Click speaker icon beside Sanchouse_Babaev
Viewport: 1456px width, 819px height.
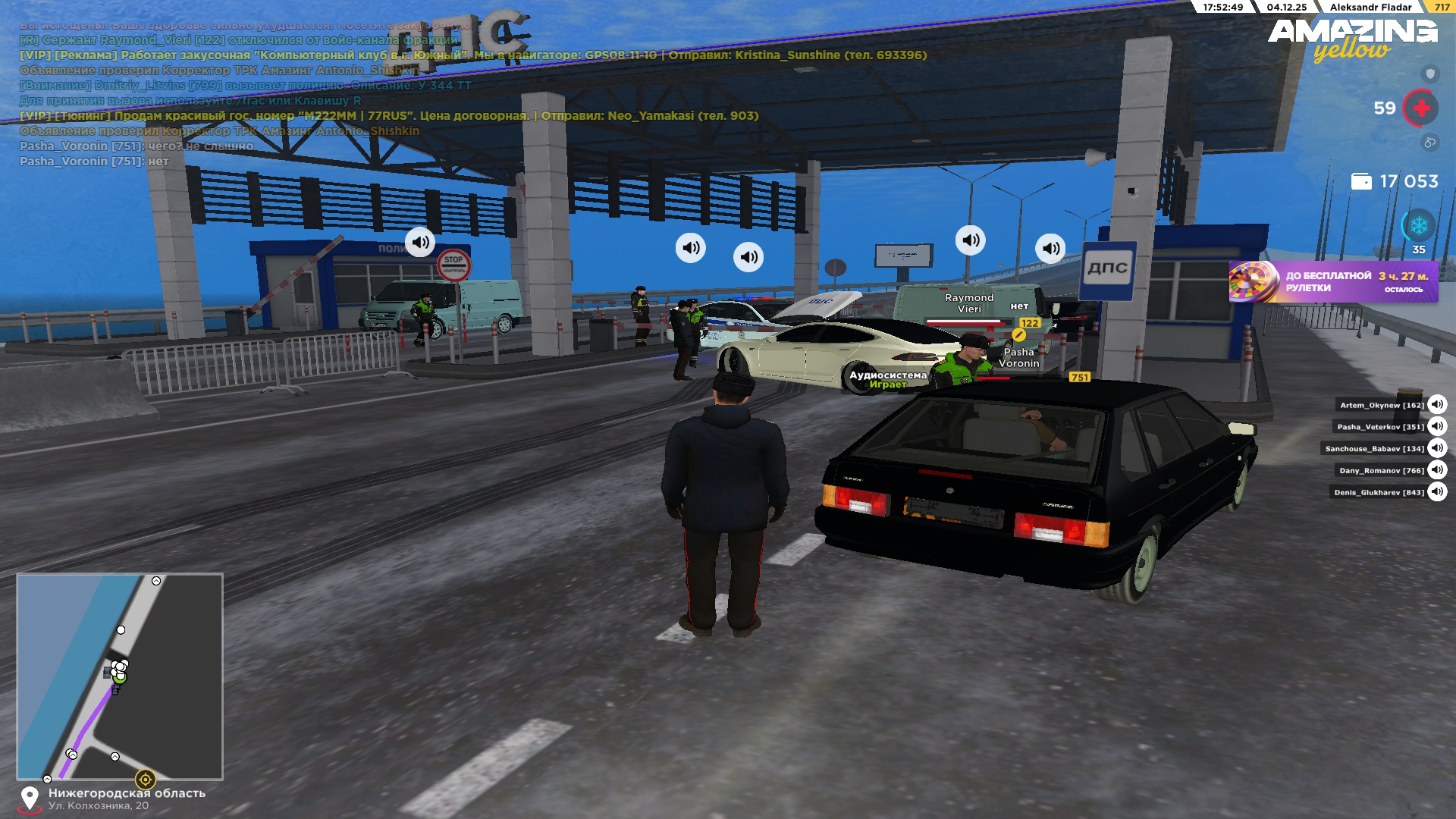pyautogui.click(x=1437, y=449)
